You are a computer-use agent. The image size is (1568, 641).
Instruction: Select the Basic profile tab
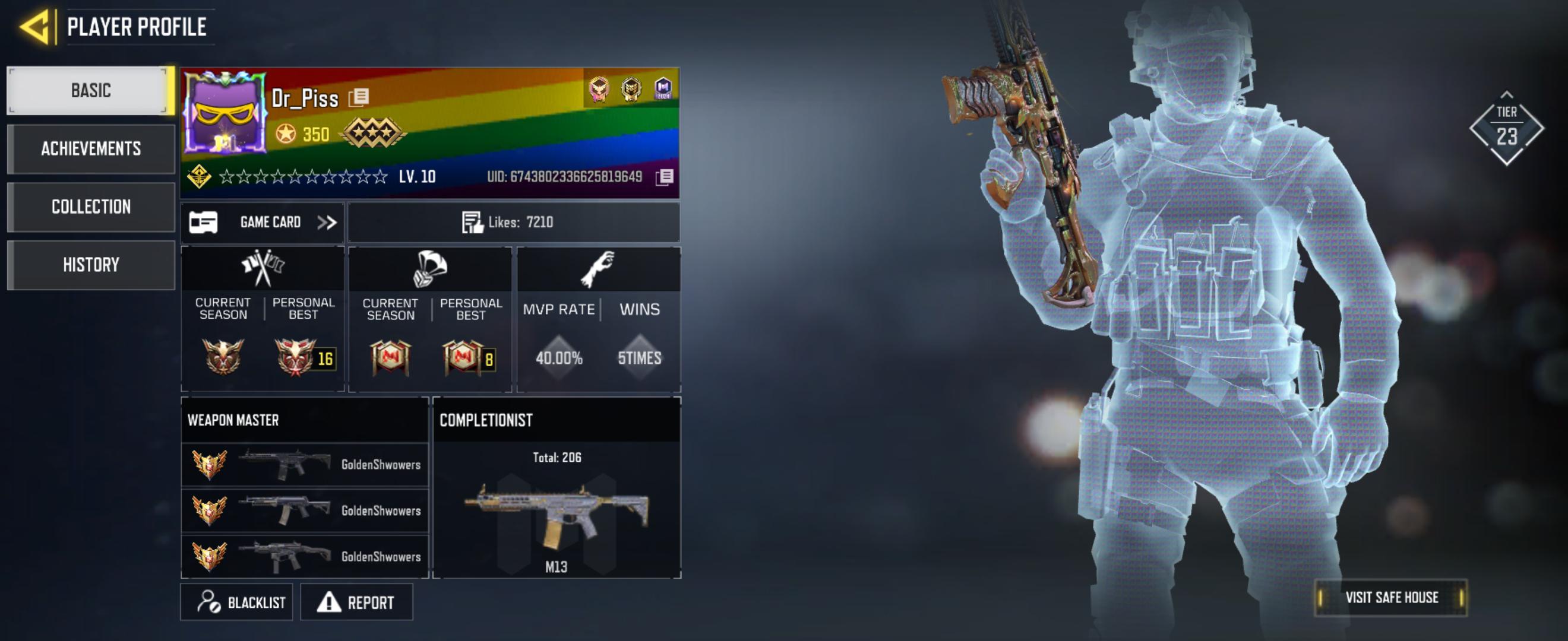(91, 91)
